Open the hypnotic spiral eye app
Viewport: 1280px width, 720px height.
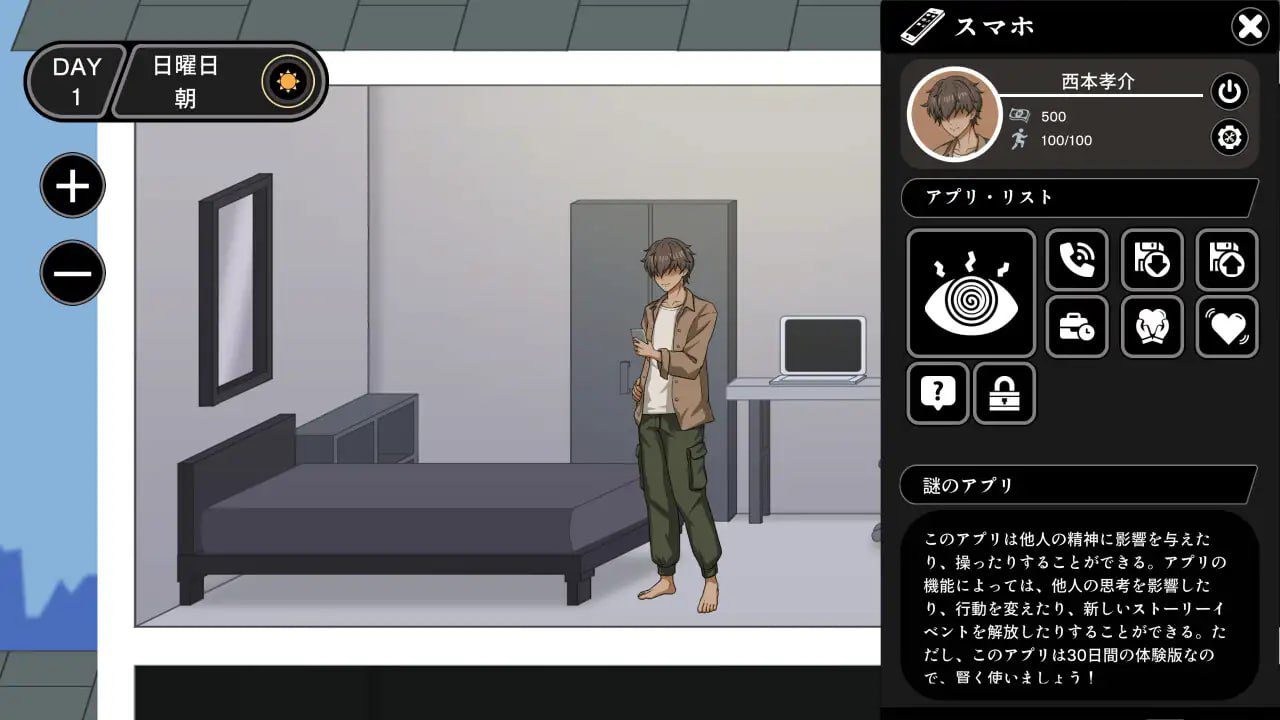(x=969, y=290)
